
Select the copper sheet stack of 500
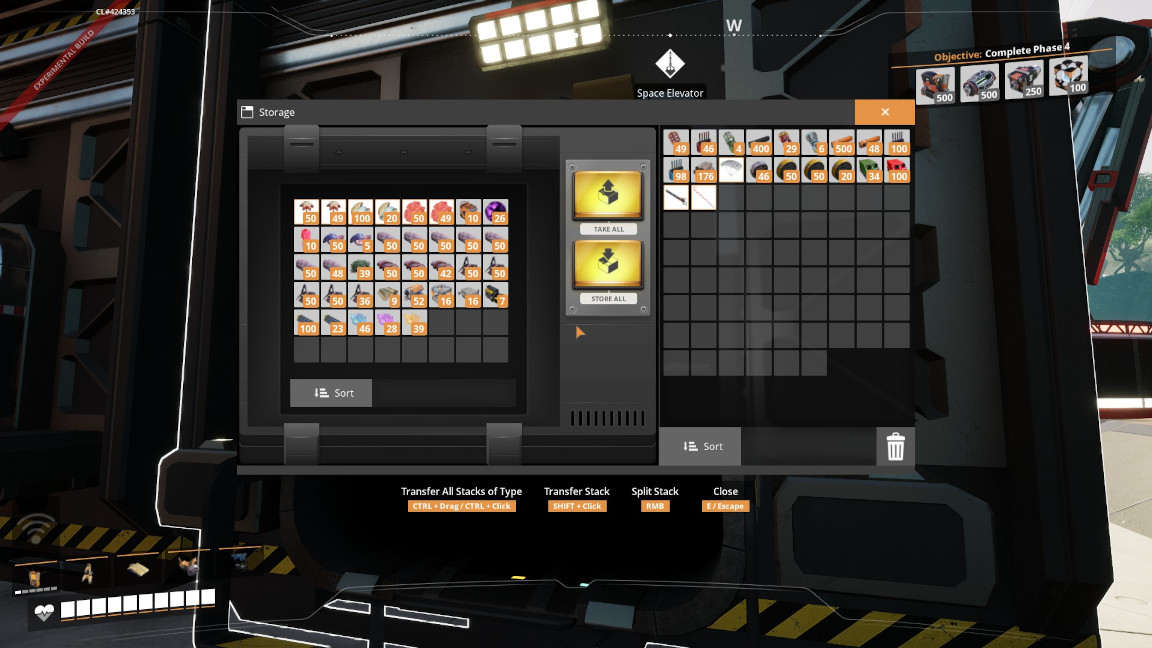coord(842,143)
